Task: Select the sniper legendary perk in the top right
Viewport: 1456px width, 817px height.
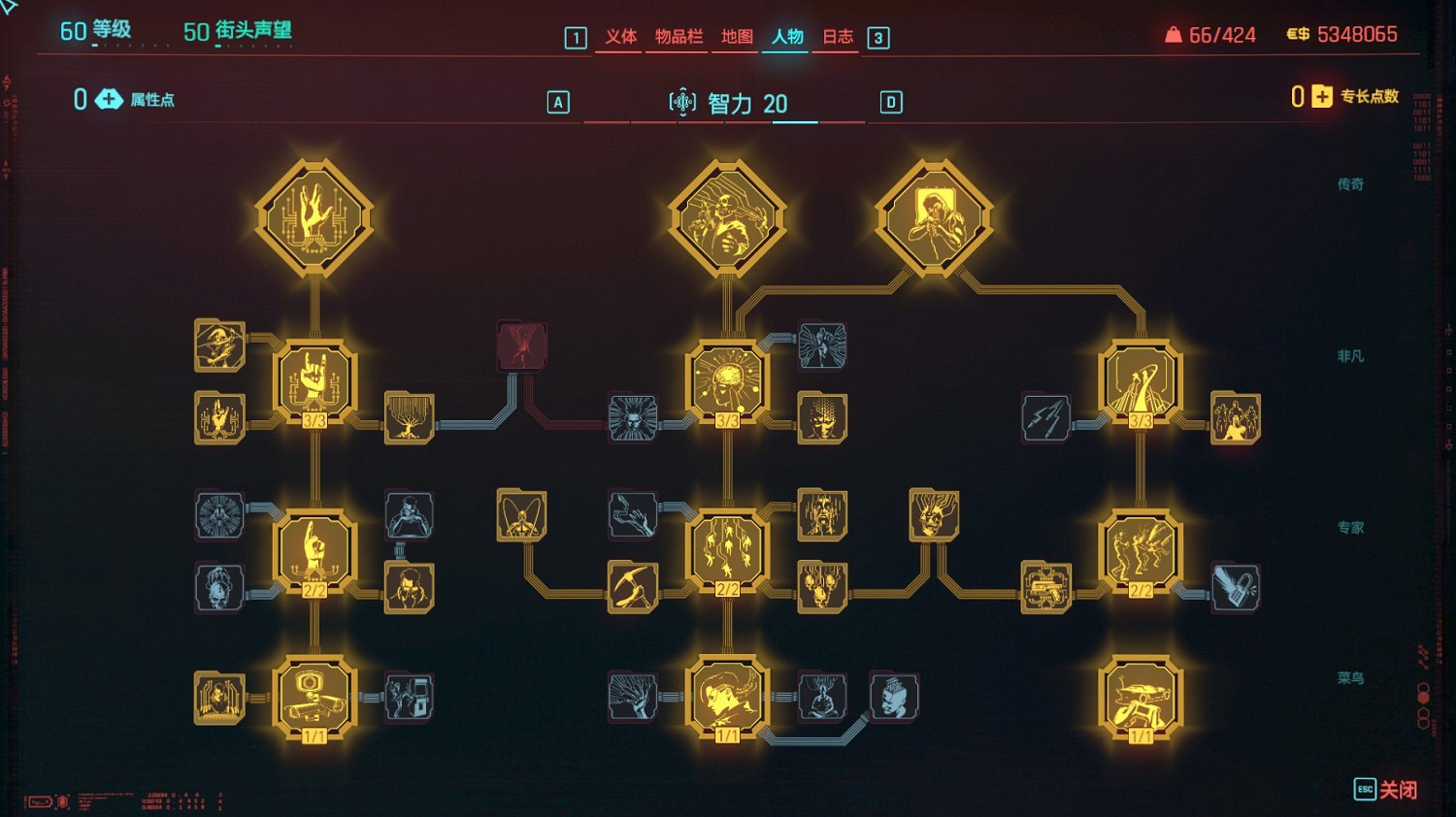Action: click(935, 217)
